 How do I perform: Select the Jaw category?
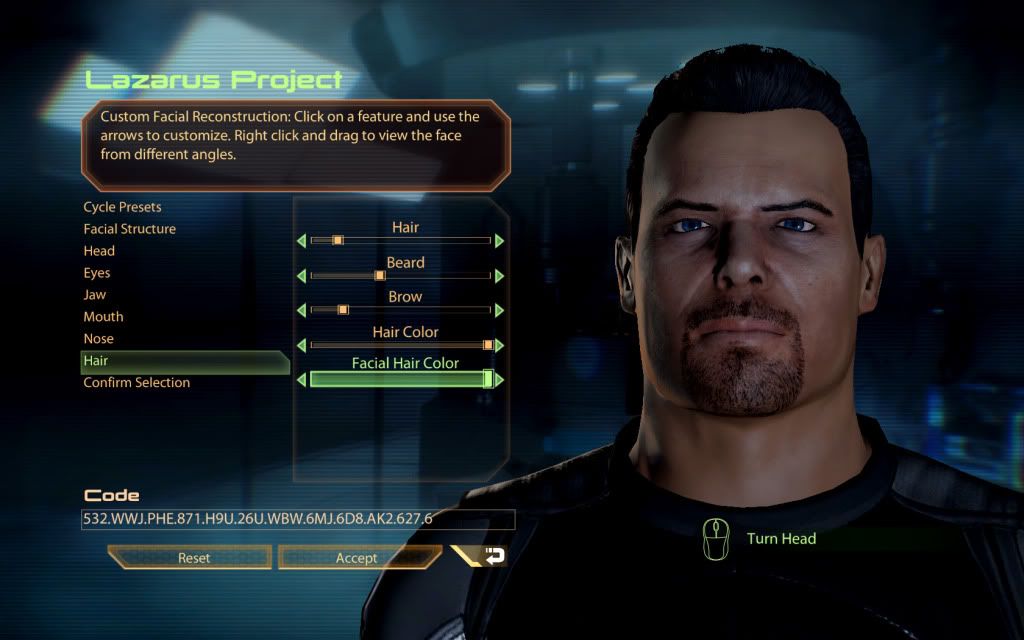[x=95, y=295]
